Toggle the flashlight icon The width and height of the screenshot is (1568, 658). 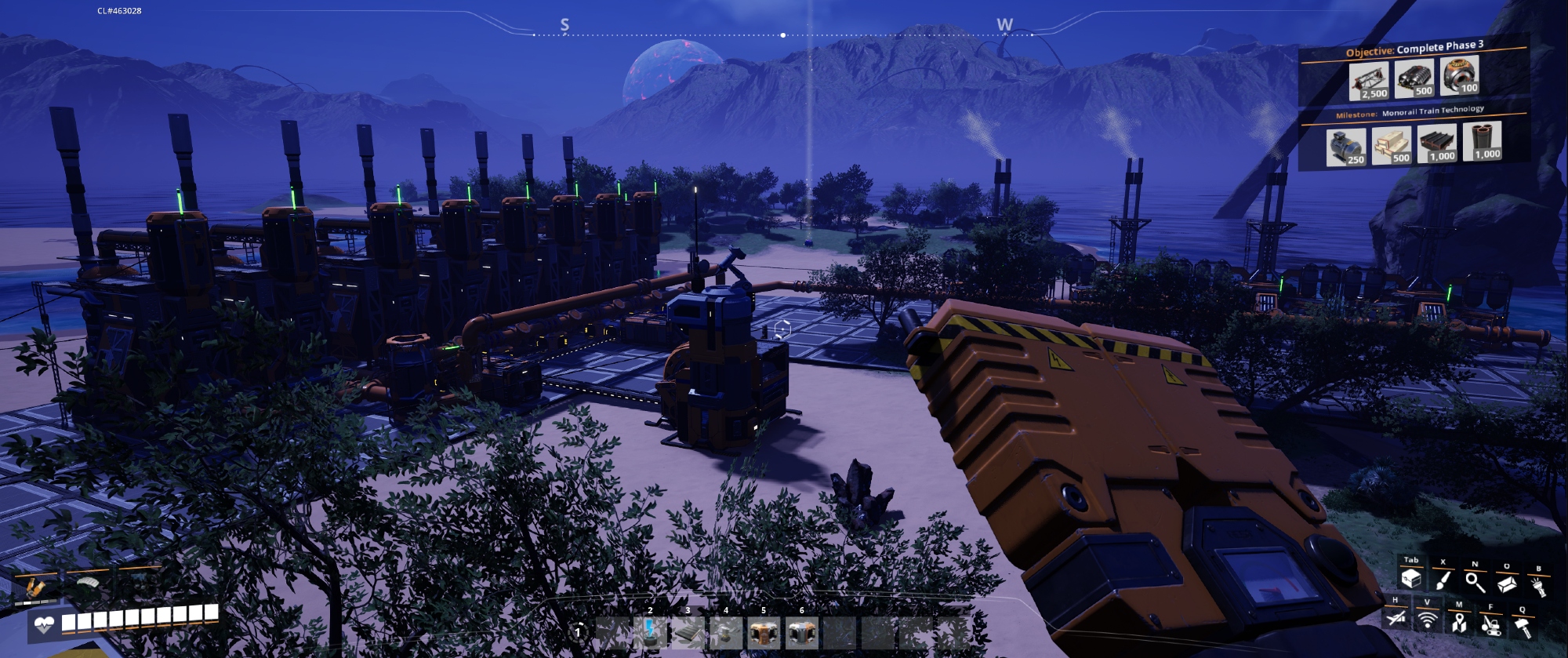point(1538,587)
